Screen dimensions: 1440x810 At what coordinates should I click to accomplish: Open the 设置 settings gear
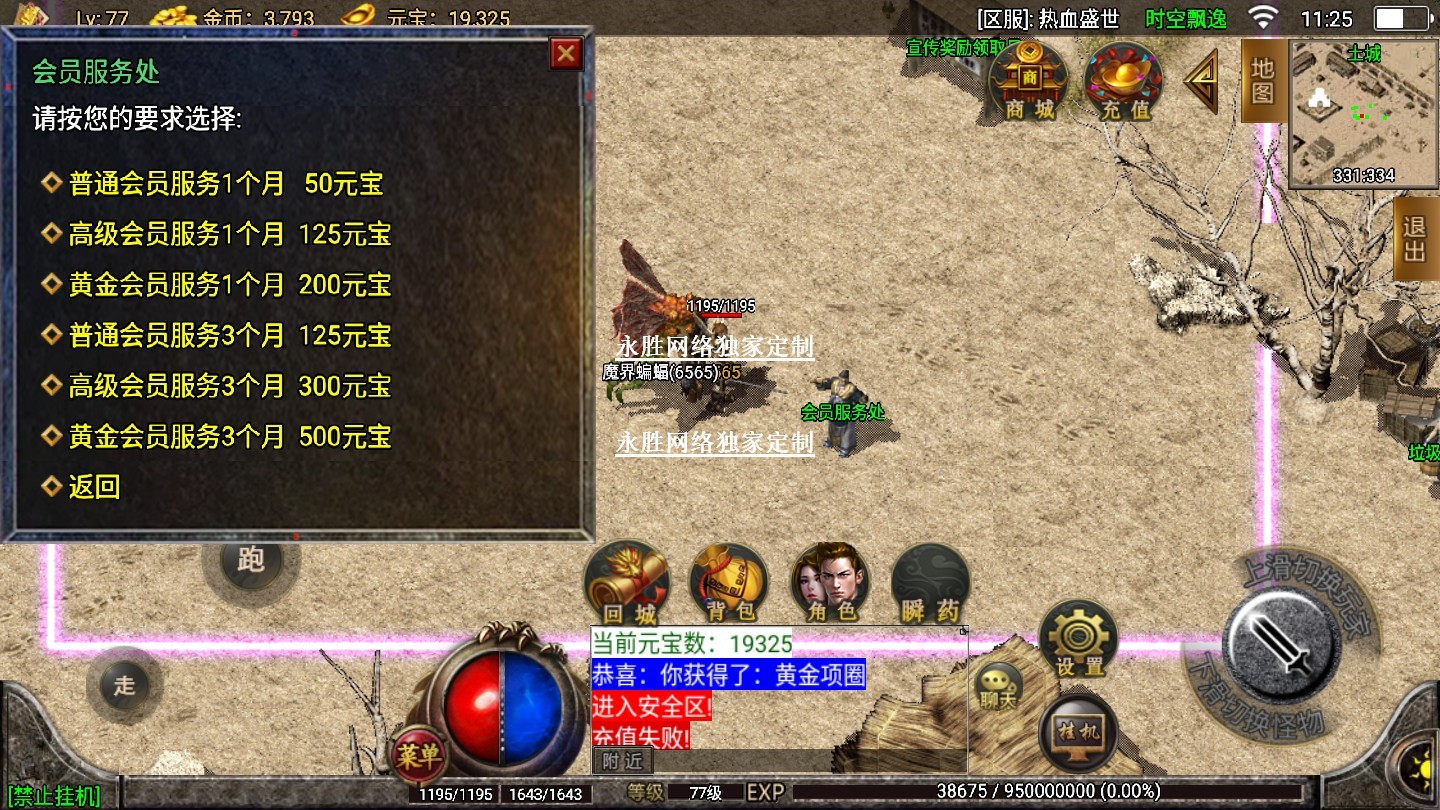1079,640
